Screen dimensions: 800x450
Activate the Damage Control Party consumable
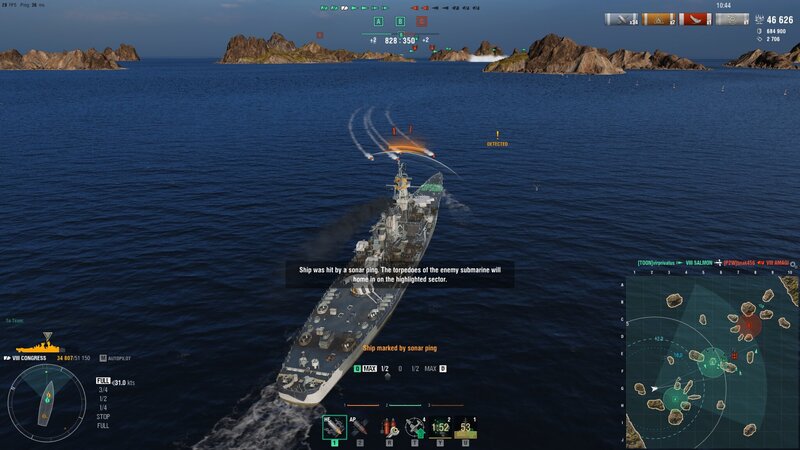(x=388, y=429)
